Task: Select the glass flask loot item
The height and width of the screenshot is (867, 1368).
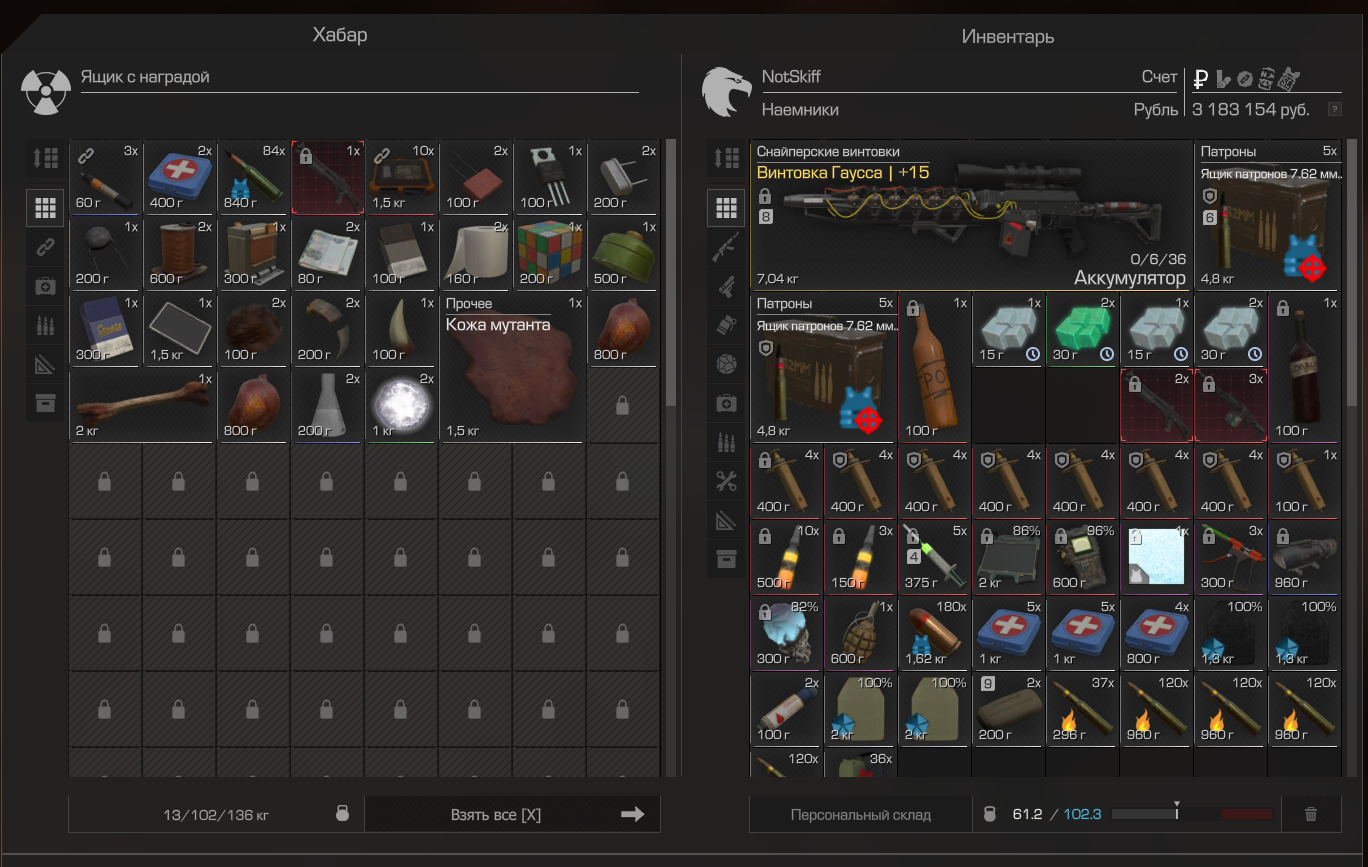Action: click(x=326, y=405)
